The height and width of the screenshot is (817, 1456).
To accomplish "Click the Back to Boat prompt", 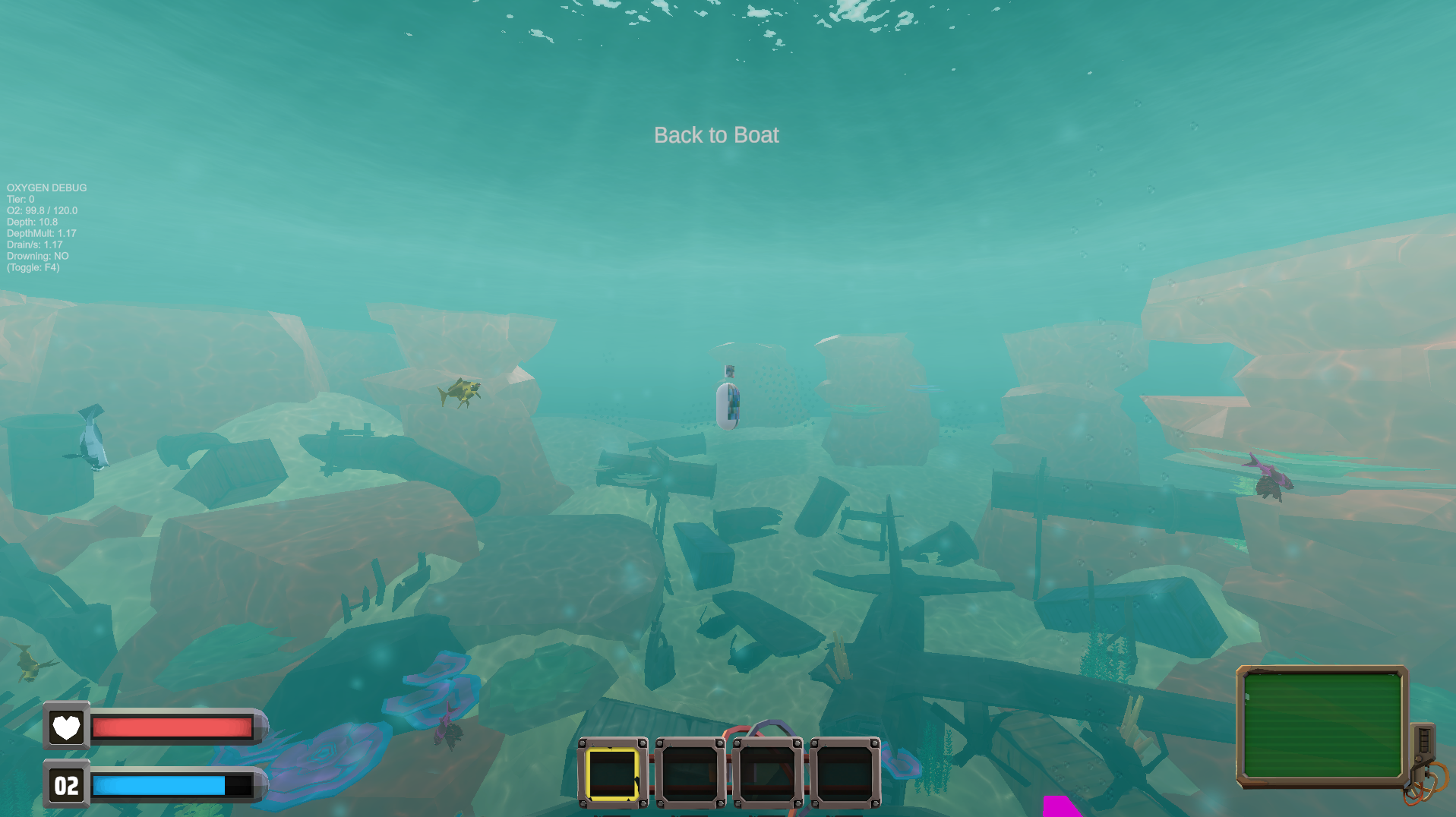I will click(x=715, y=134).
